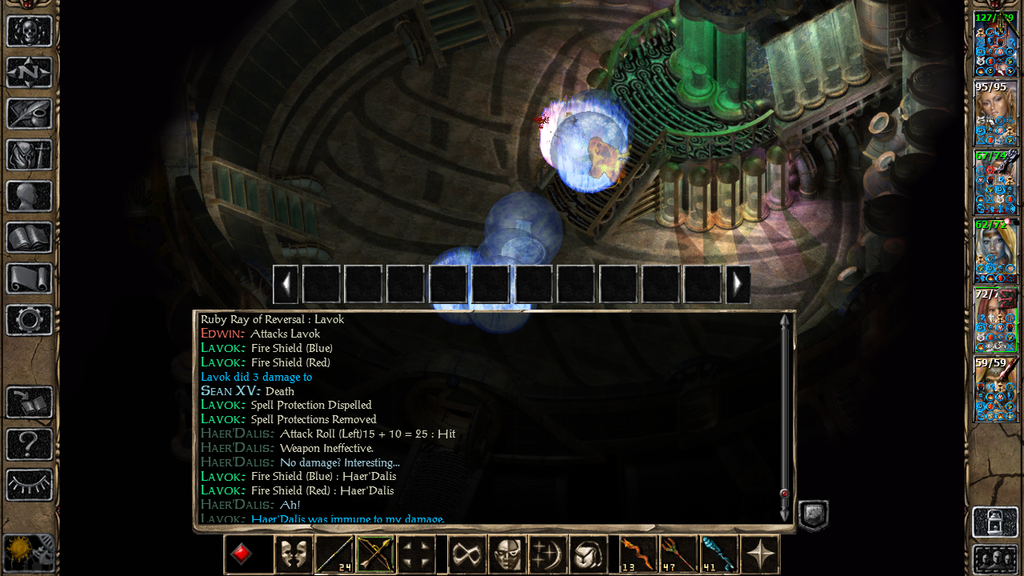Open the priest scroll icon
1024x576 pixels.
(x=29, y=279)
